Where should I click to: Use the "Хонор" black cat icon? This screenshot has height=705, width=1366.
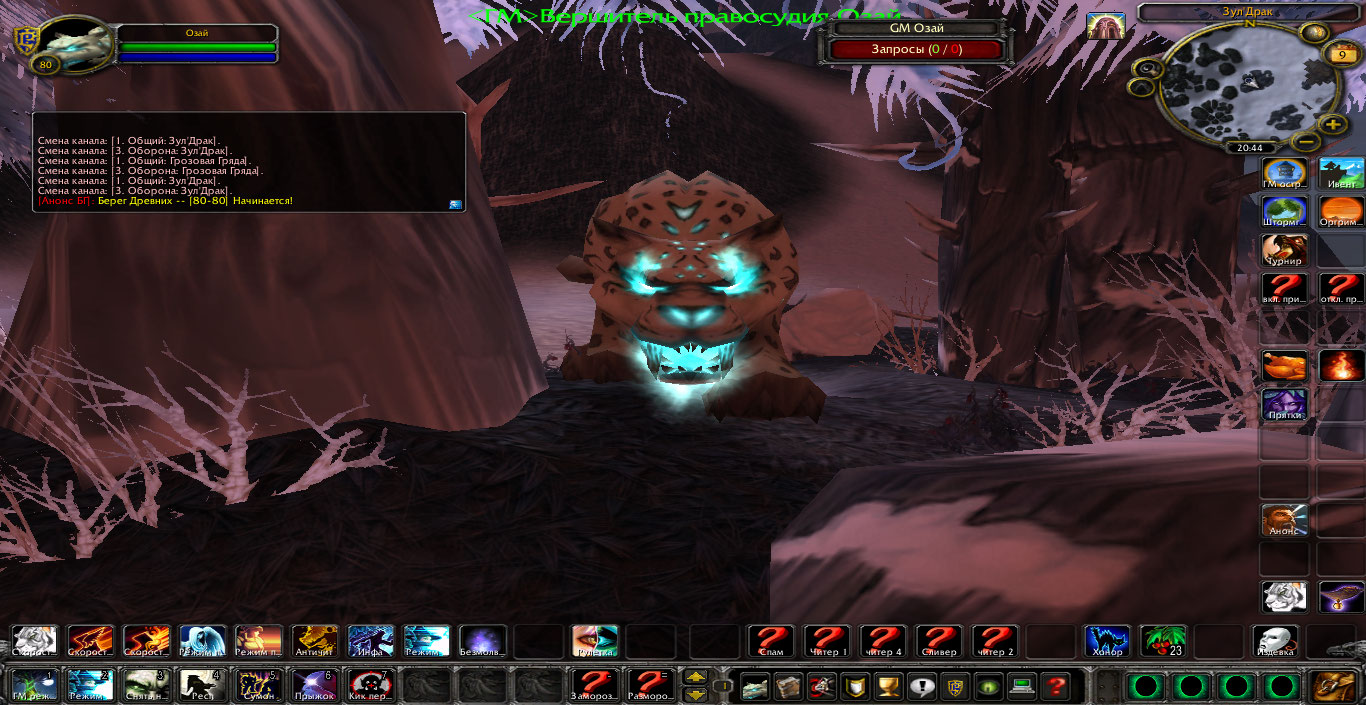pyautogui.click(x=1108, y=641)
